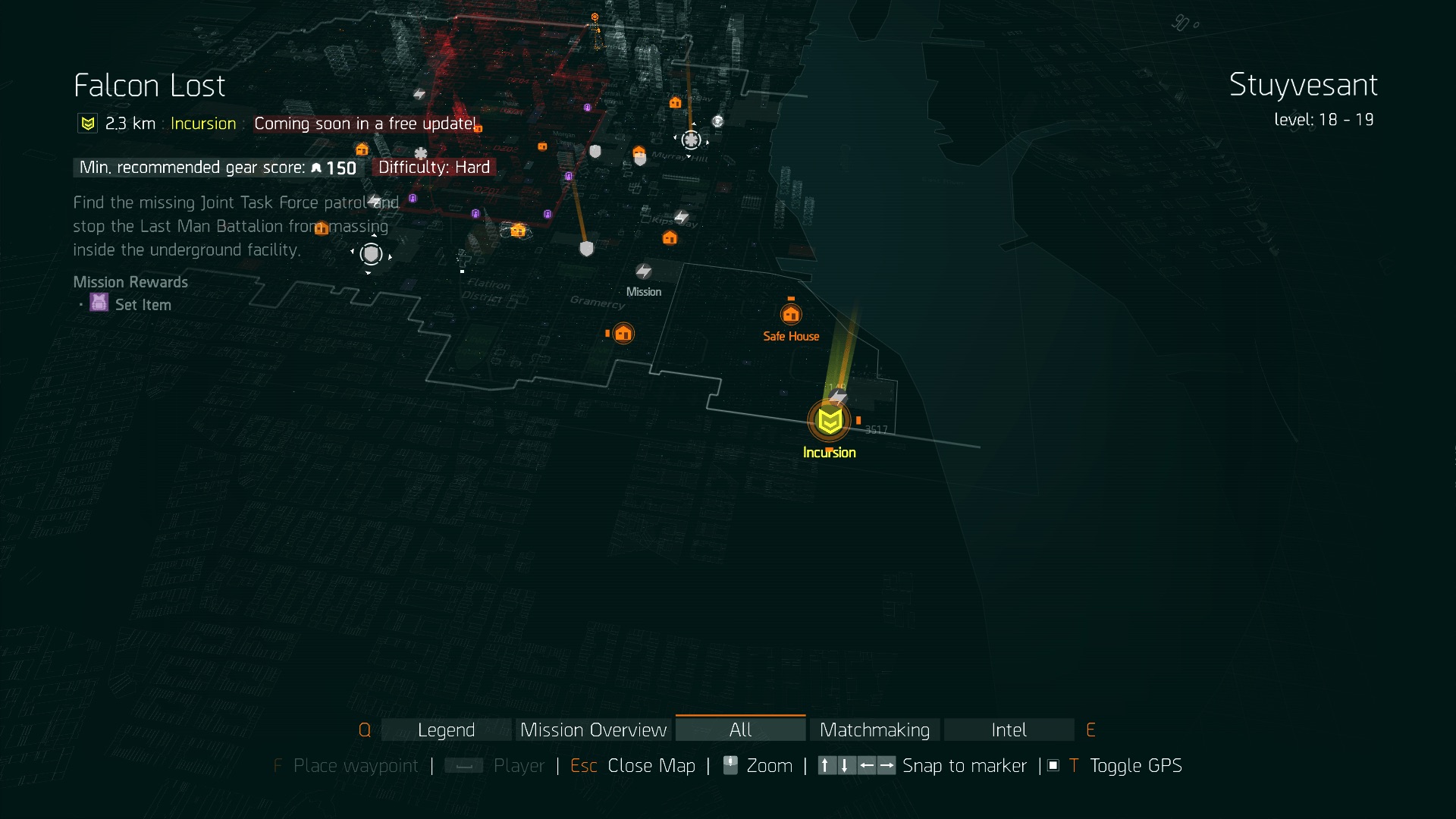
Task: Open the Legend tab
Action: point(446,730)
